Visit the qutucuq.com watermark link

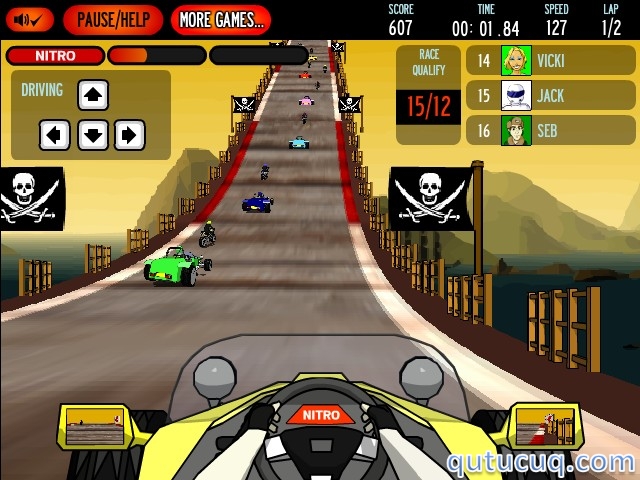(540, 462)
